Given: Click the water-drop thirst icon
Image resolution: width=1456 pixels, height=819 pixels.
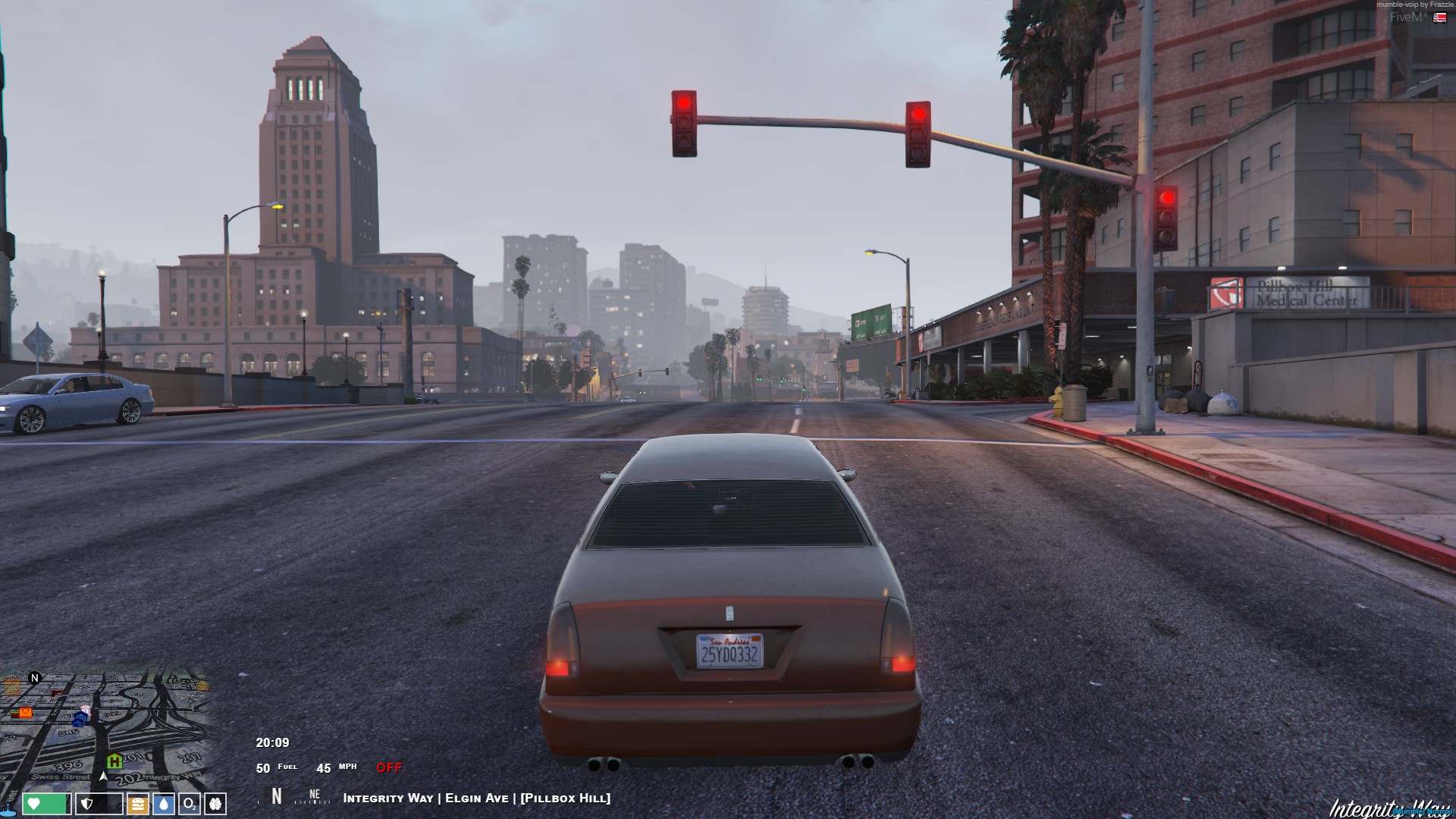Looking at the screenshot, I should pyautogui.click(x=164, y=805).
